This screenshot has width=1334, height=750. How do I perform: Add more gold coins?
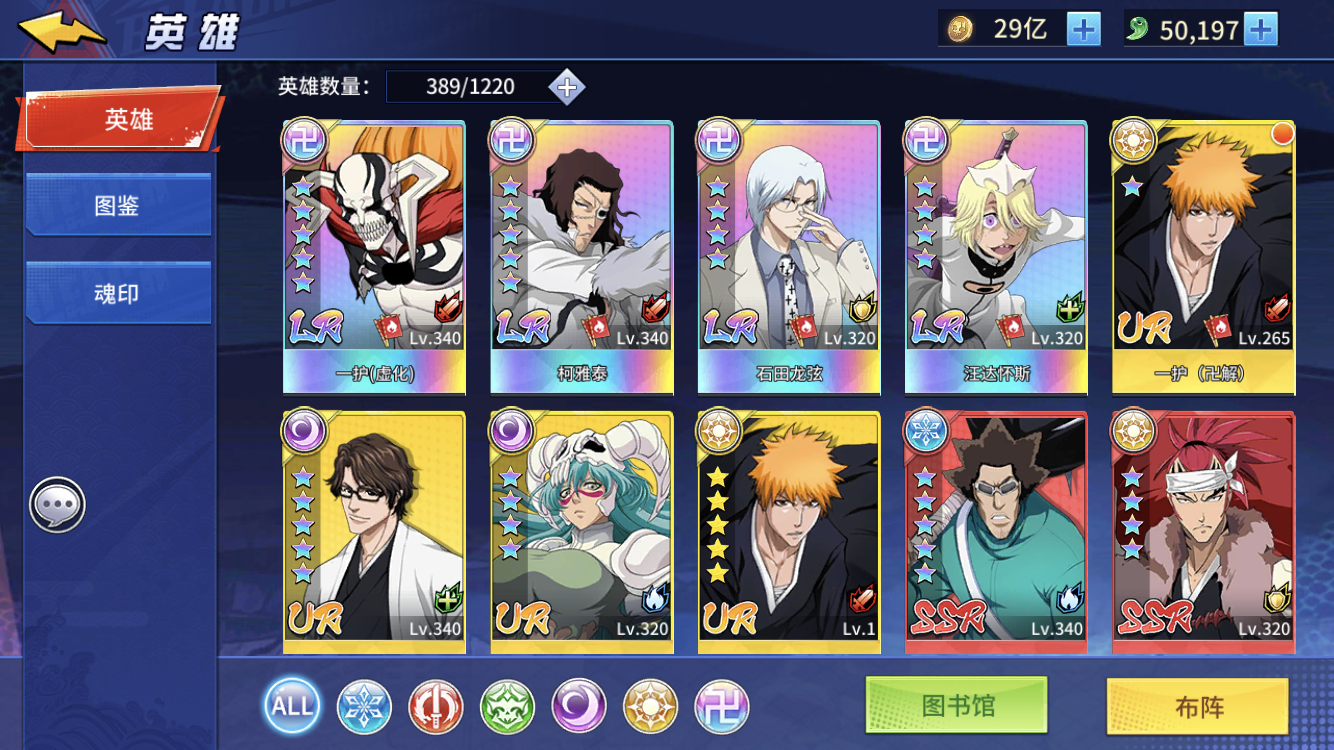(x=1083, y=29)
